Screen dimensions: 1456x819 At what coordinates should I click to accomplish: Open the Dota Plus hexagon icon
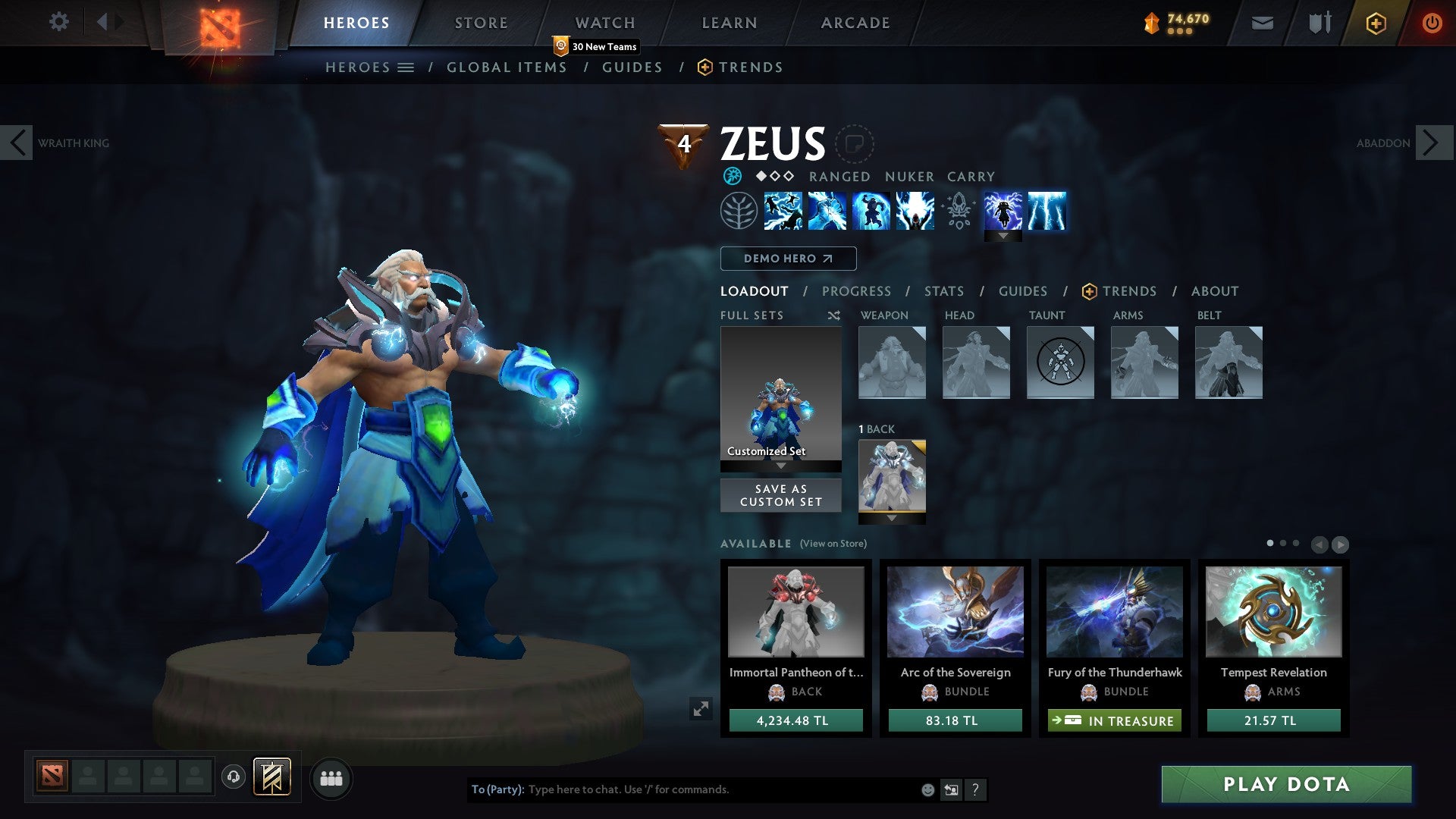point(1375,23)
